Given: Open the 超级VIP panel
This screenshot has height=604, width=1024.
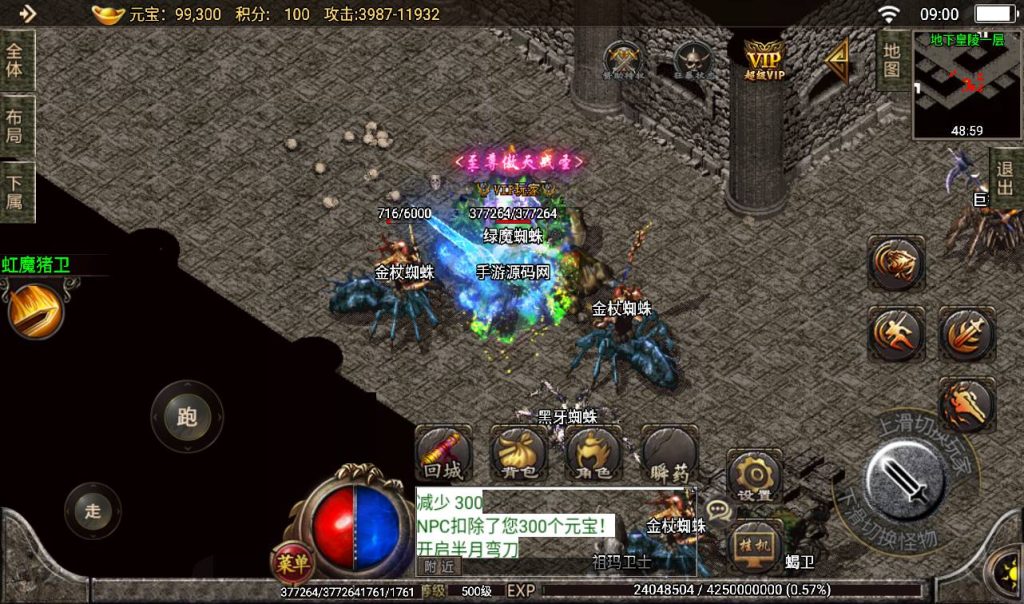Looking at the screenshot, I should pos(763,58).
